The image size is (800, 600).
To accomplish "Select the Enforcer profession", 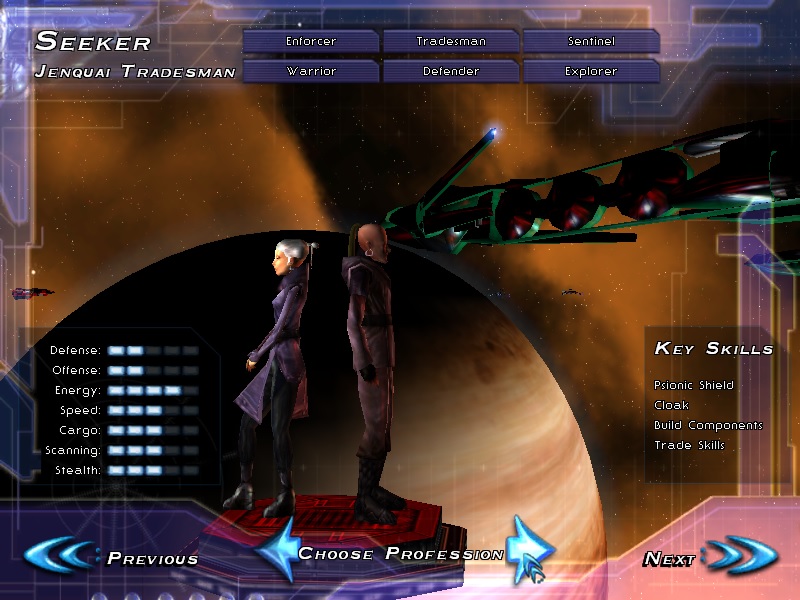I will [x=311, y=41].
